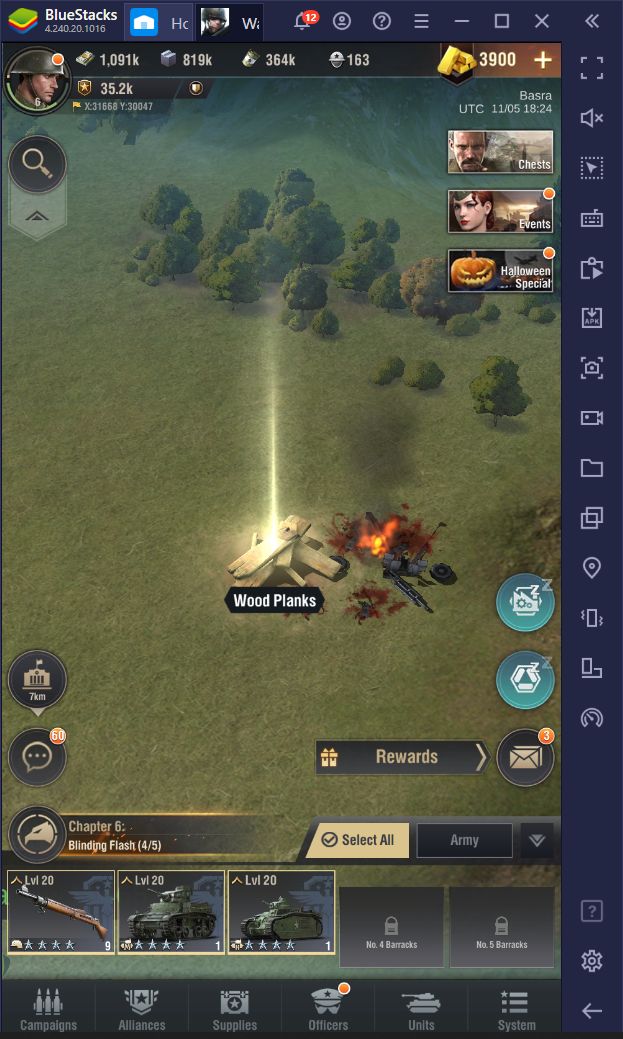
Task: Open the mail envelope inbox
Action: point(525,757)
